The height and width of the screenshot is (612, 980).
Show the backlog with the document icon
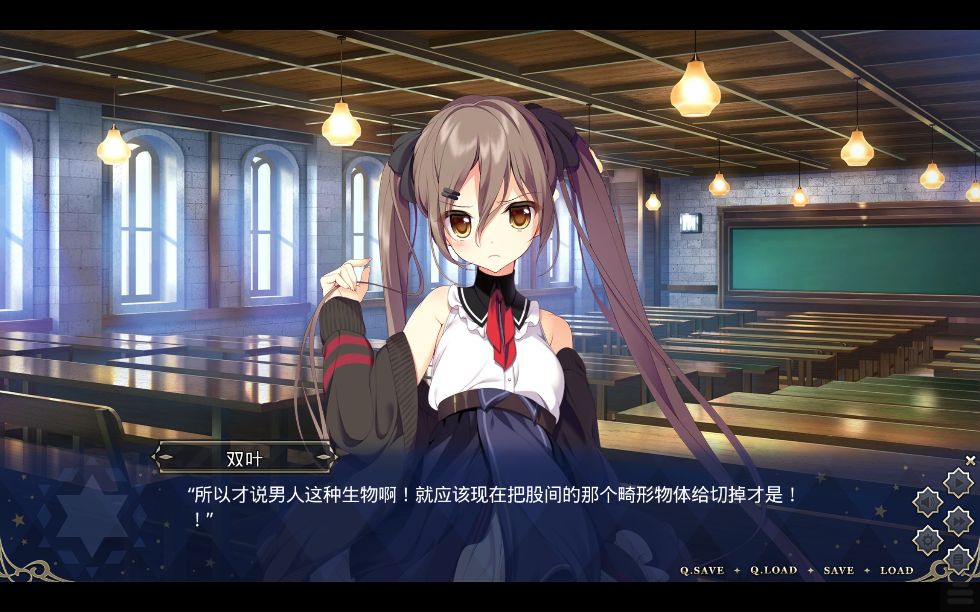[957, 558]
